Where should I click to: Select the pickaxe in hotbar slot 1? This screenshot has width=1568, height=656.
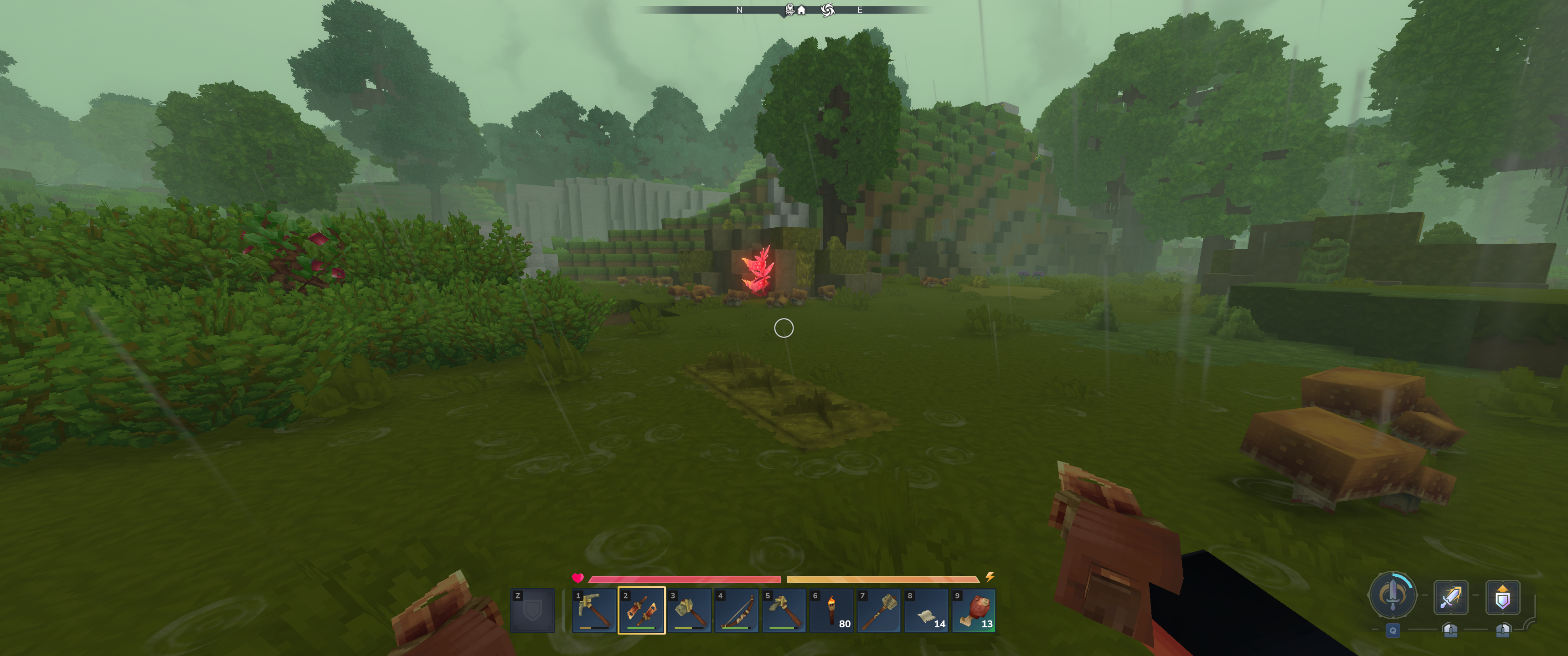point(594,610)
